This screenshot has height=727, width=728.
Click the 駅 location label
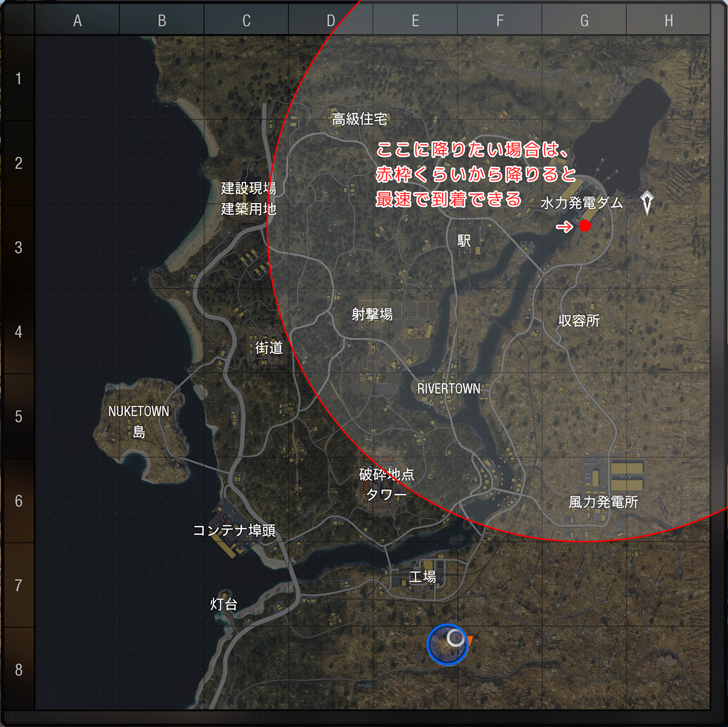click(464, 241)
